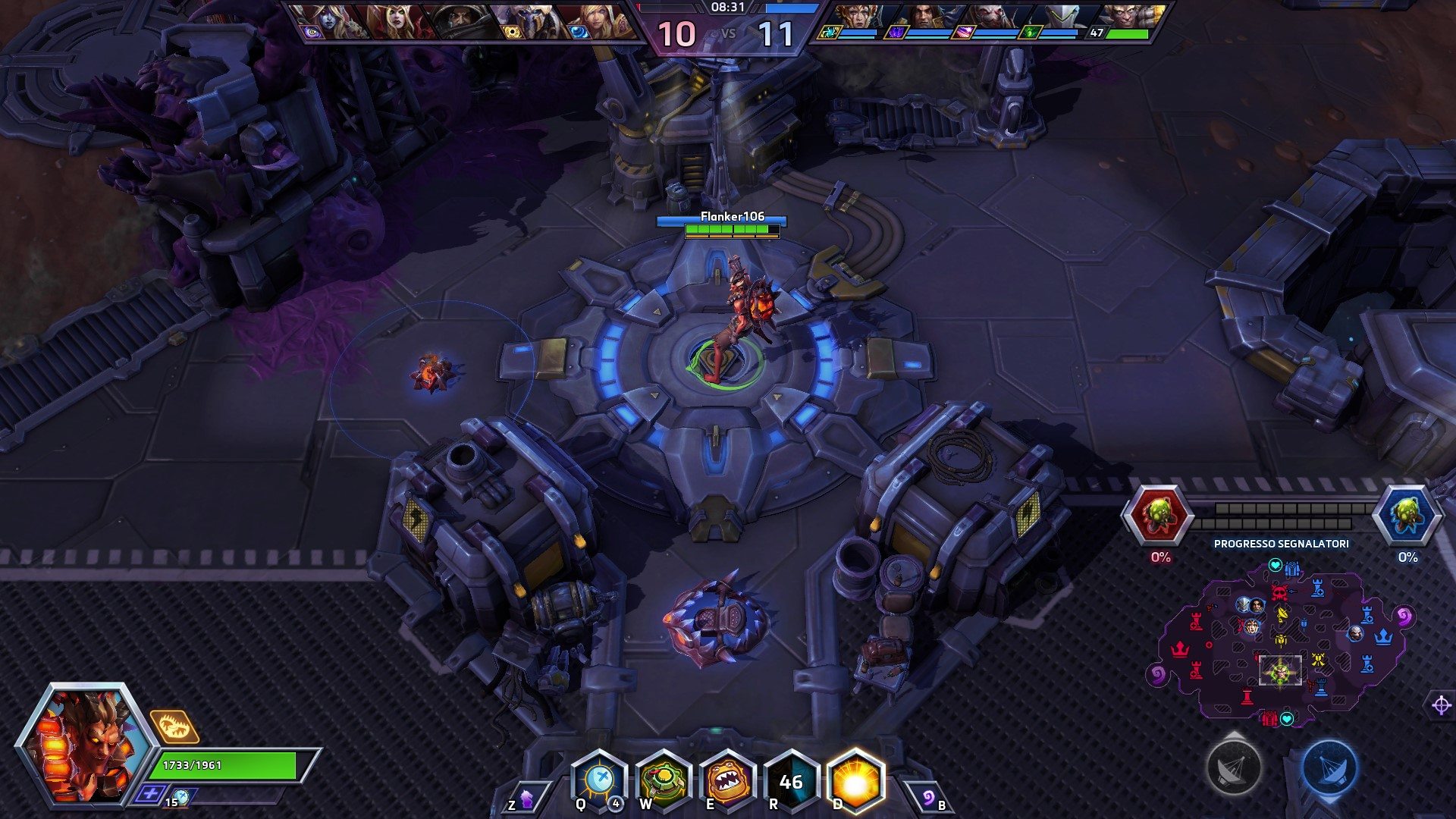Click the yellow beacon marker on minimap
The height and width of the screenshot is (819, 1456).
point(1282,613)
